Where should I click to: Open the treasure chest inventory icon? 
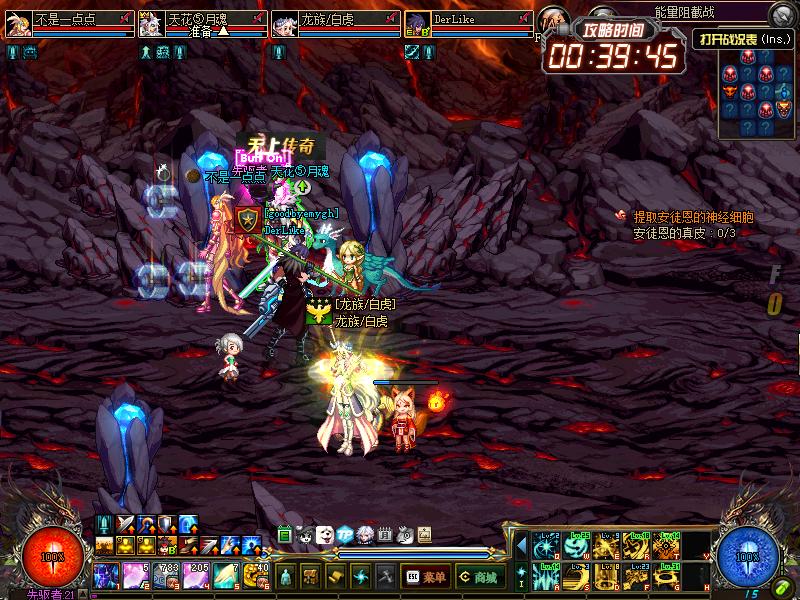311,577
